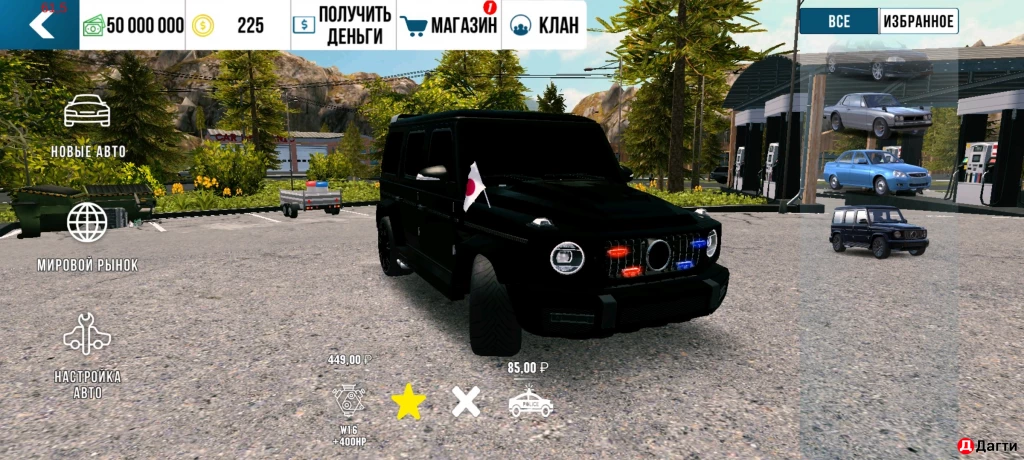Toggle the yellow favorite star
The height and width of the screenshot is (460, 1024).
click(409, 402)
